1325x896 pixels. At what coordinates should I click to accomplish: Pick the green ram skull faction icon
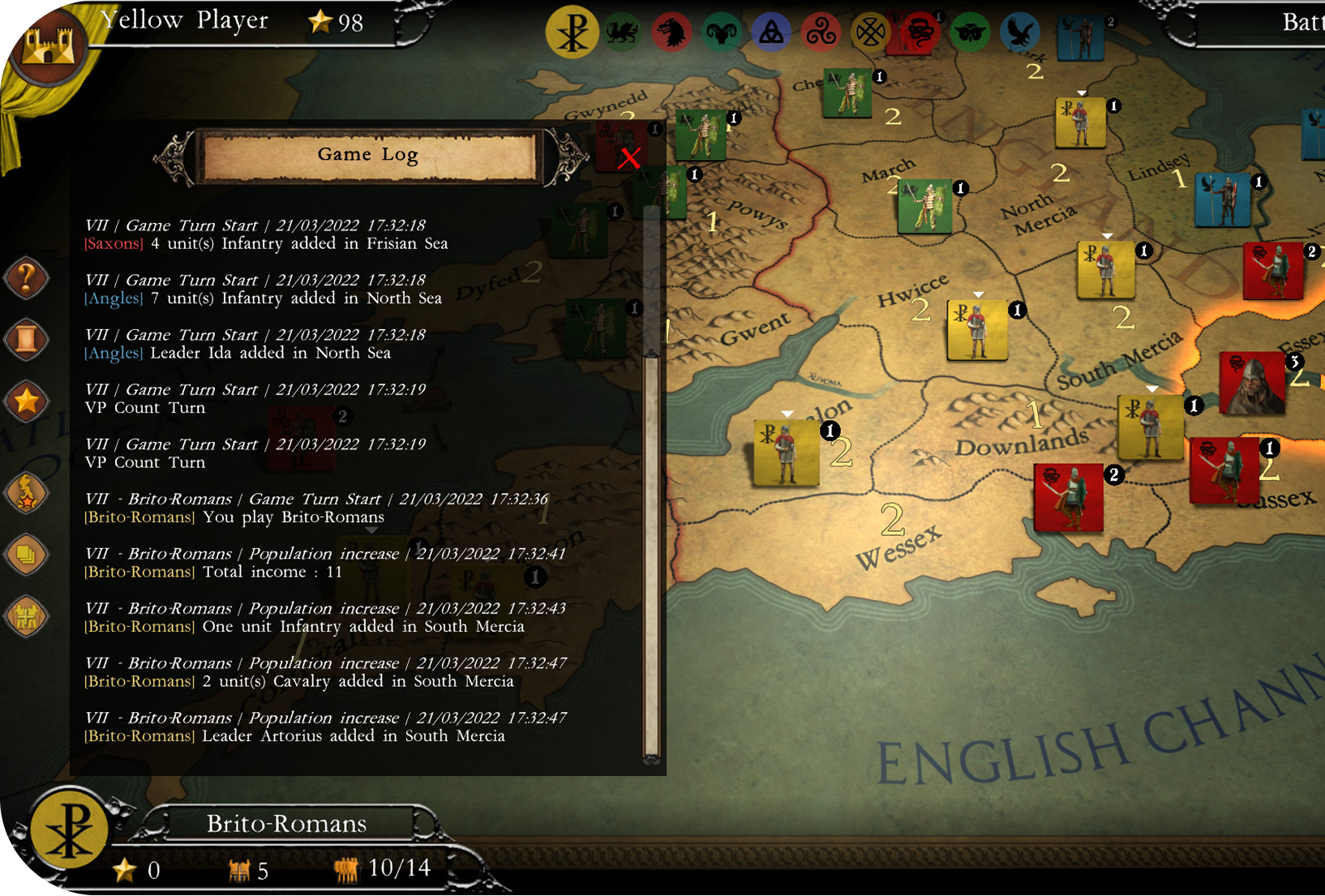pyautogui.click(x=721, y=33)
